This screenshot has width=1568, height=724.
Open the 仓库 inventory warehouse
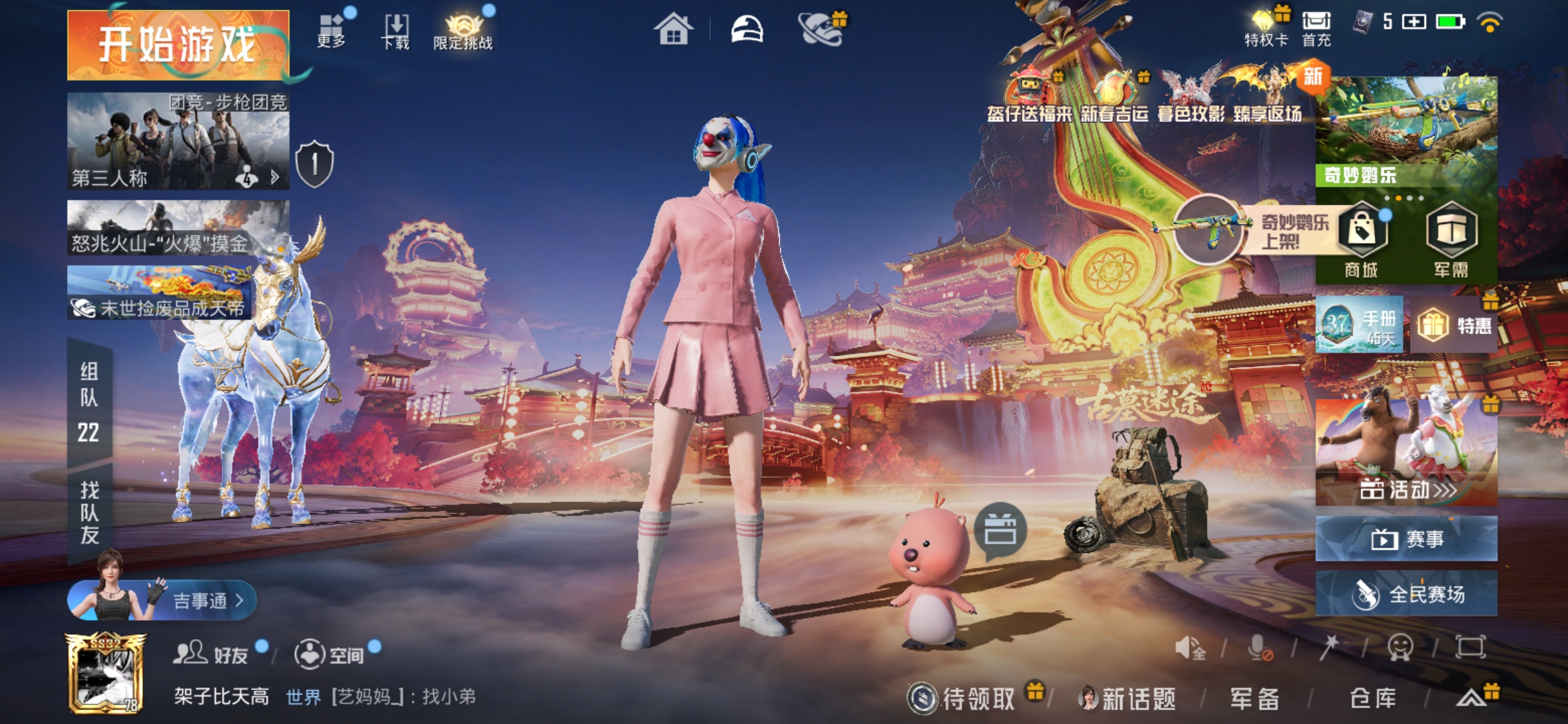(1373, 699)
